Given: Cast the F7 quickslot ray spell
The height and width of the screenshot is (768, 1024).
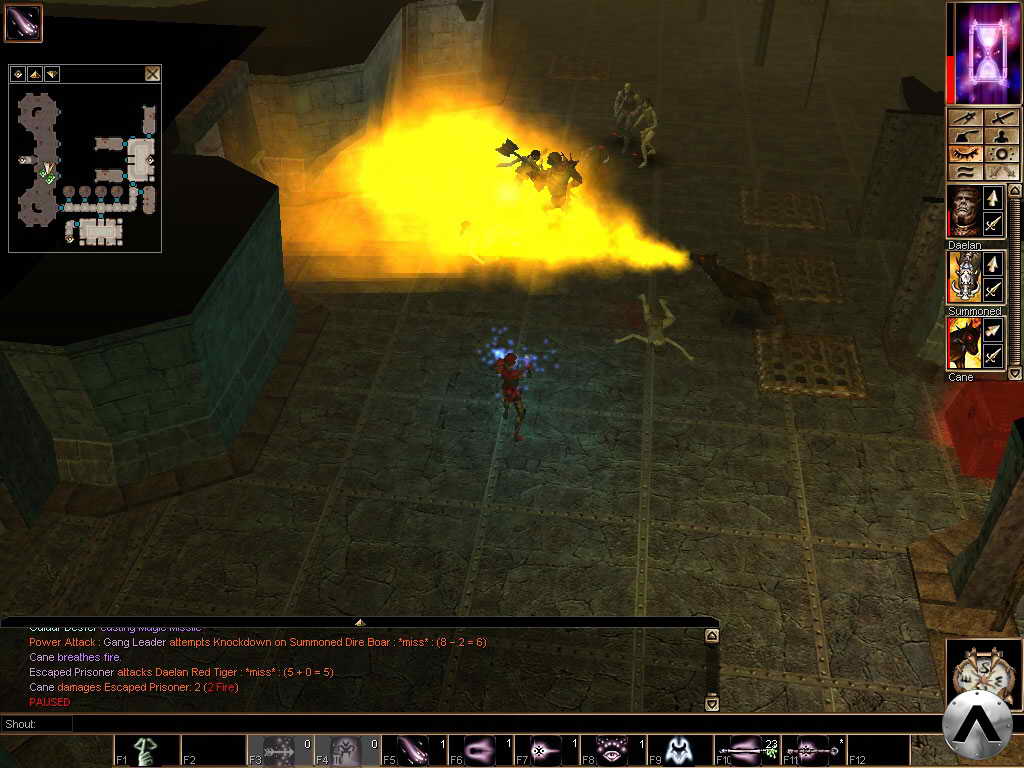Looking at the screenshot, I should tap(547, 750).
